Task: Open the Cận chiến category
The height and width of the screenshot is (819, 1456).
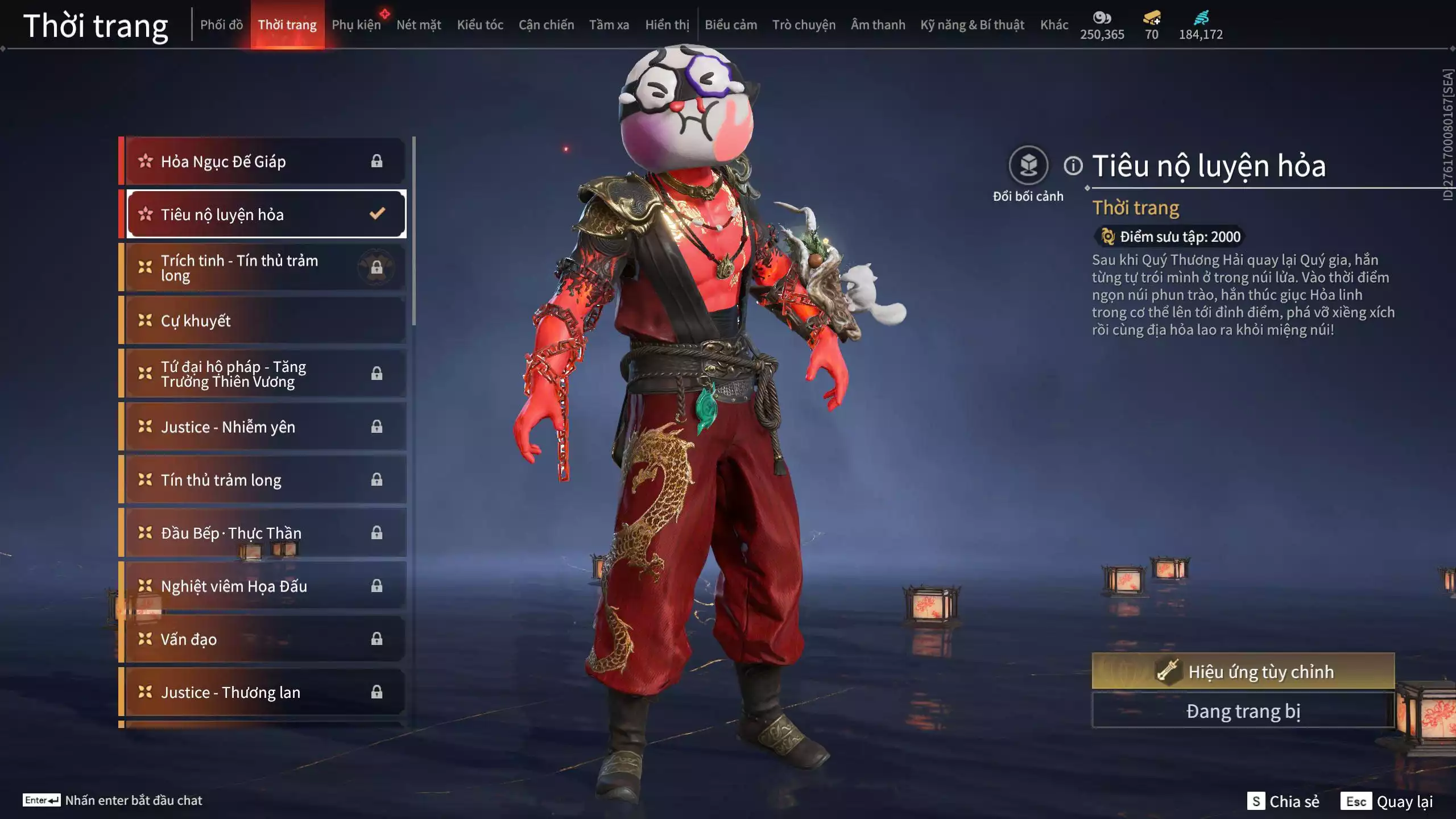Action: pos(546,25)
